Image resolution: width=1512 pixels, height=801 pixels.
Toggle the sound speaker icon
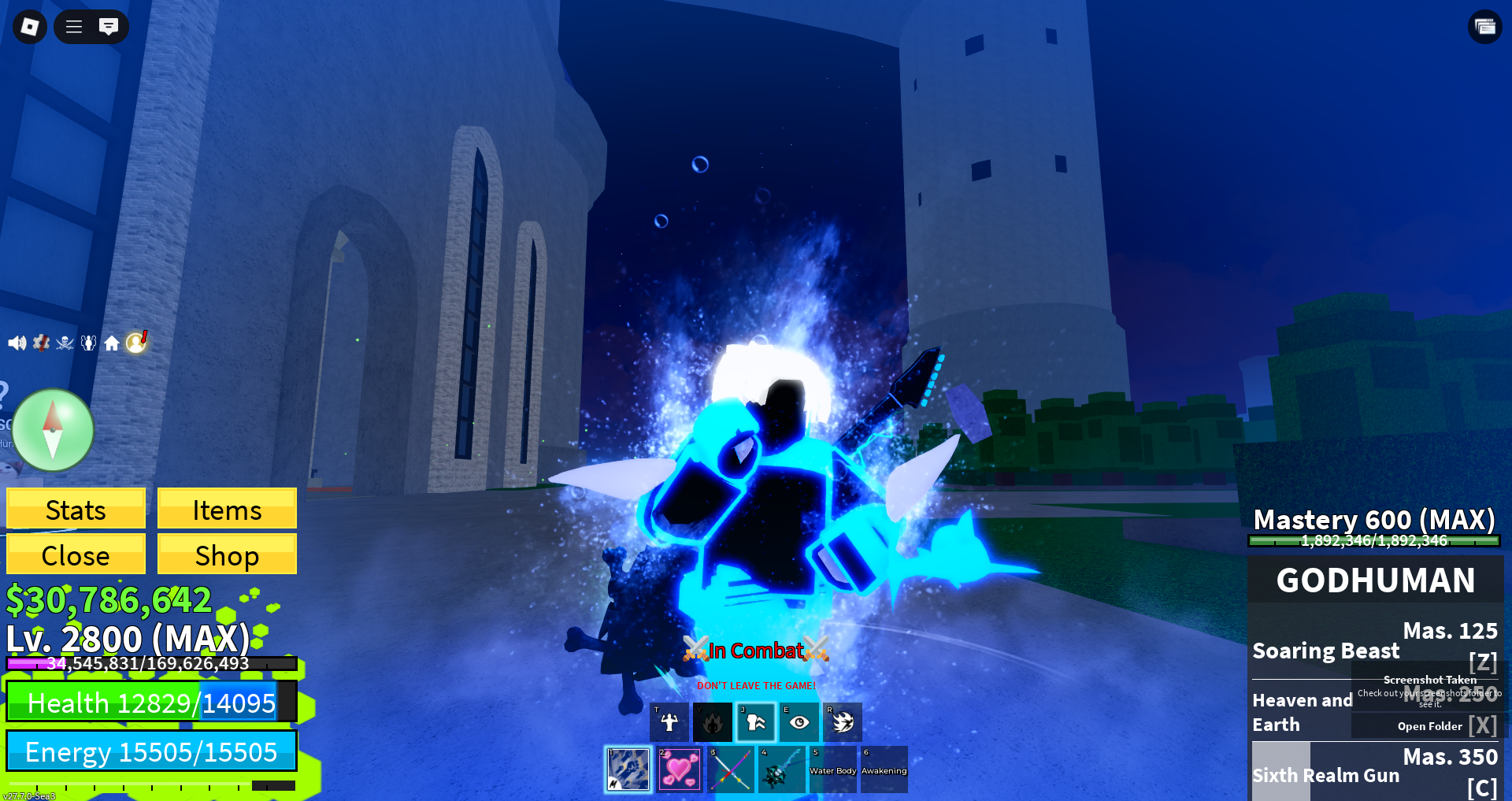click(x=17, y=343)
